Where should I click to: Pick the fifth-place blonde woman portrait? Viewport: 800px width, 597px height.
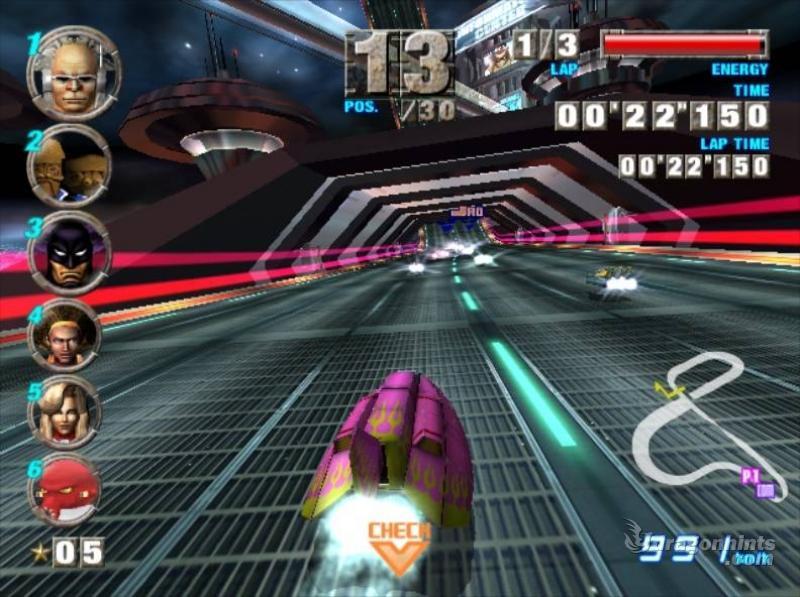tap(64, 412)
